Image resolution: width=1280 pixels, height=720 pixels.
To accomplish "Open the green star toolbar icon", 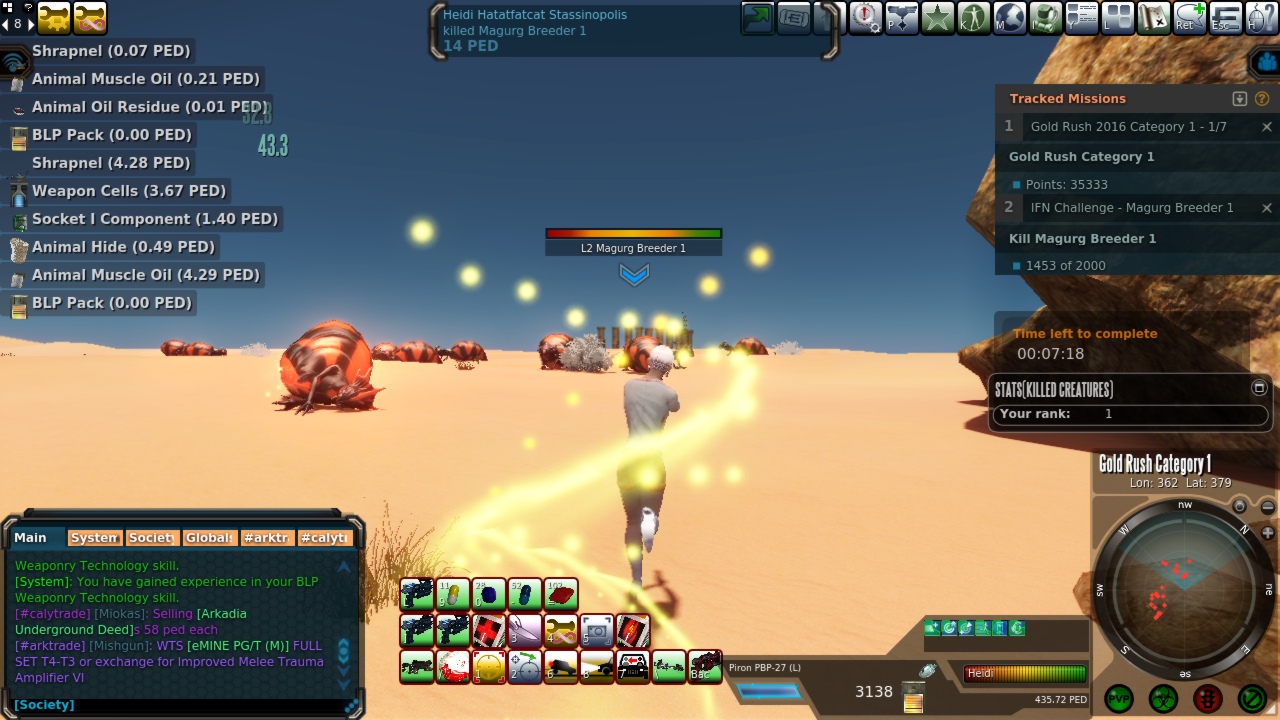I will click(938, 18).
